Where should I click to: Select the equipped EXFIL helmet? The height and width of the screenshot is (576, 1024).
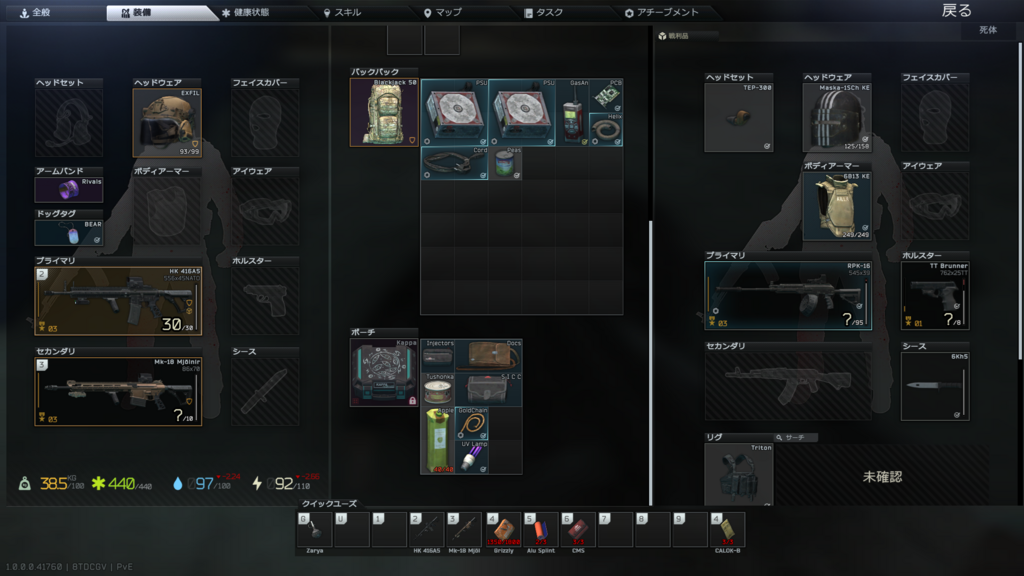167,122
